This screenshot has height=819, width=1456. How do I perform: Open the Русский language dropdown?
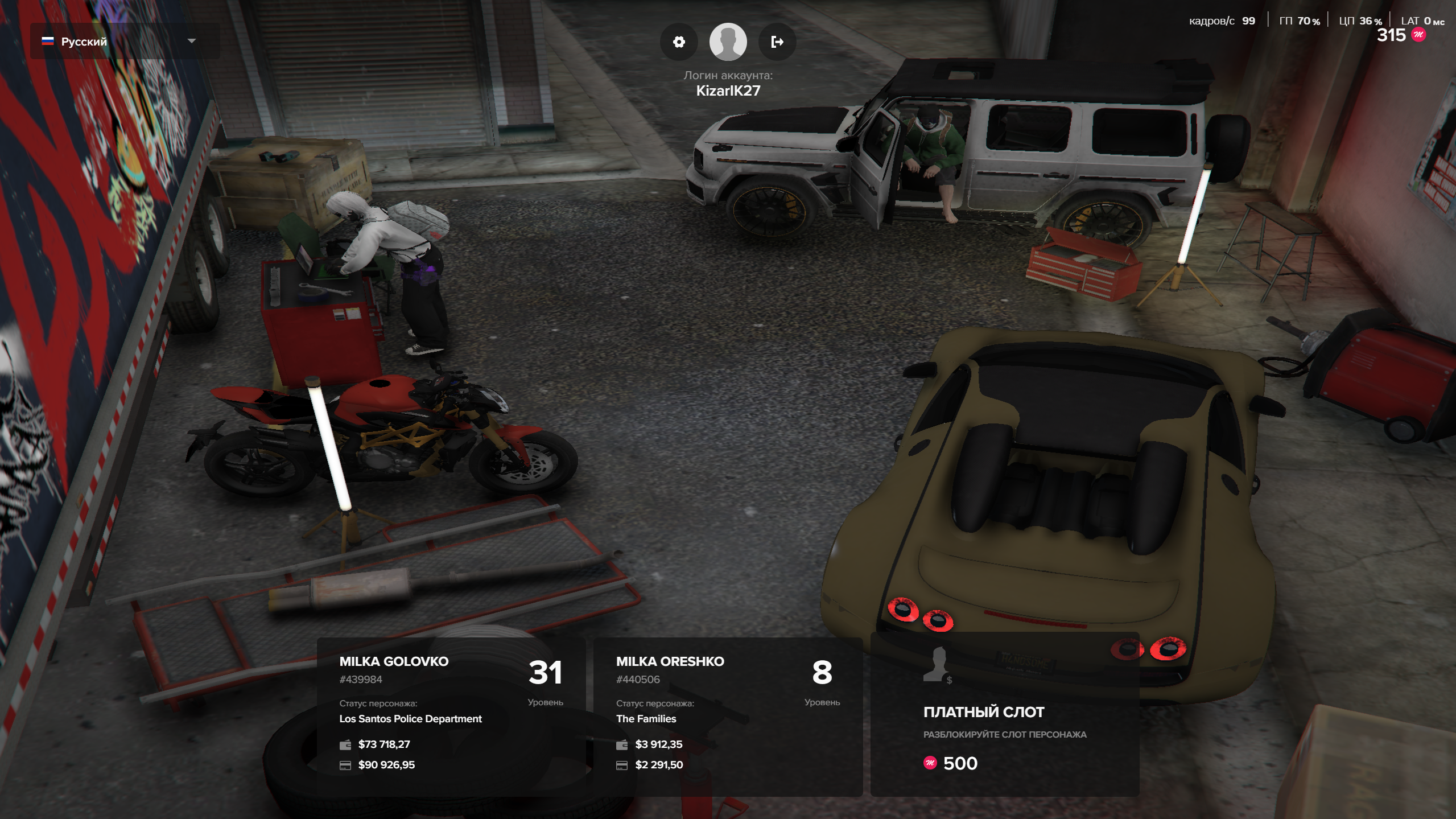(124, 42)
